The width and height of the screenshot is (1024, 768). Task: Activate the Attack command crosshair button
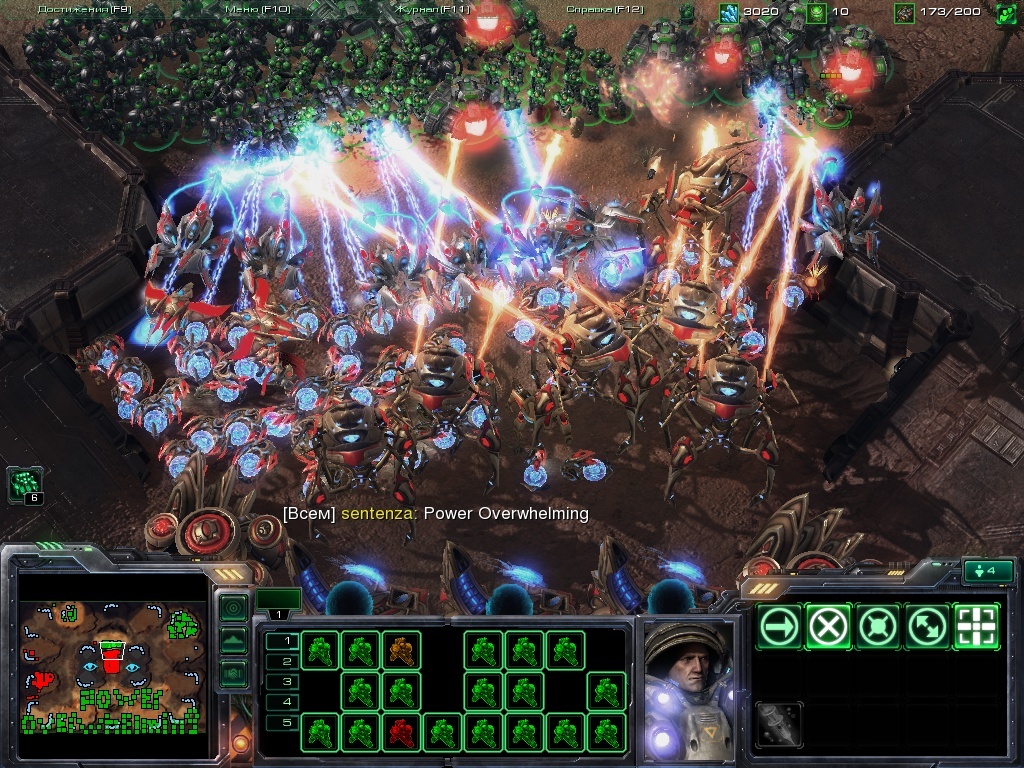coord(976,627)
